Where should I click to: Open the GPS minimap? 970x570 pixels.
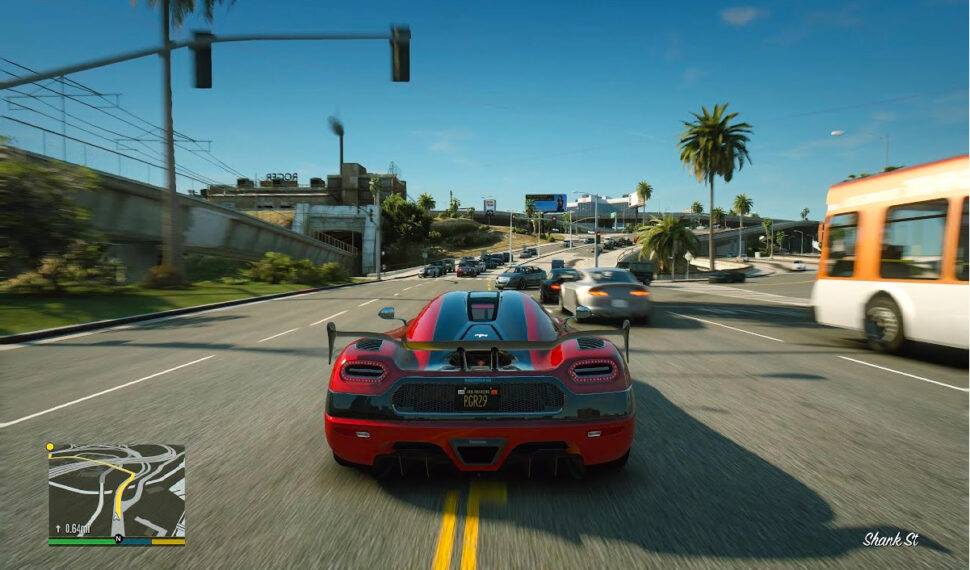point(116,490)
